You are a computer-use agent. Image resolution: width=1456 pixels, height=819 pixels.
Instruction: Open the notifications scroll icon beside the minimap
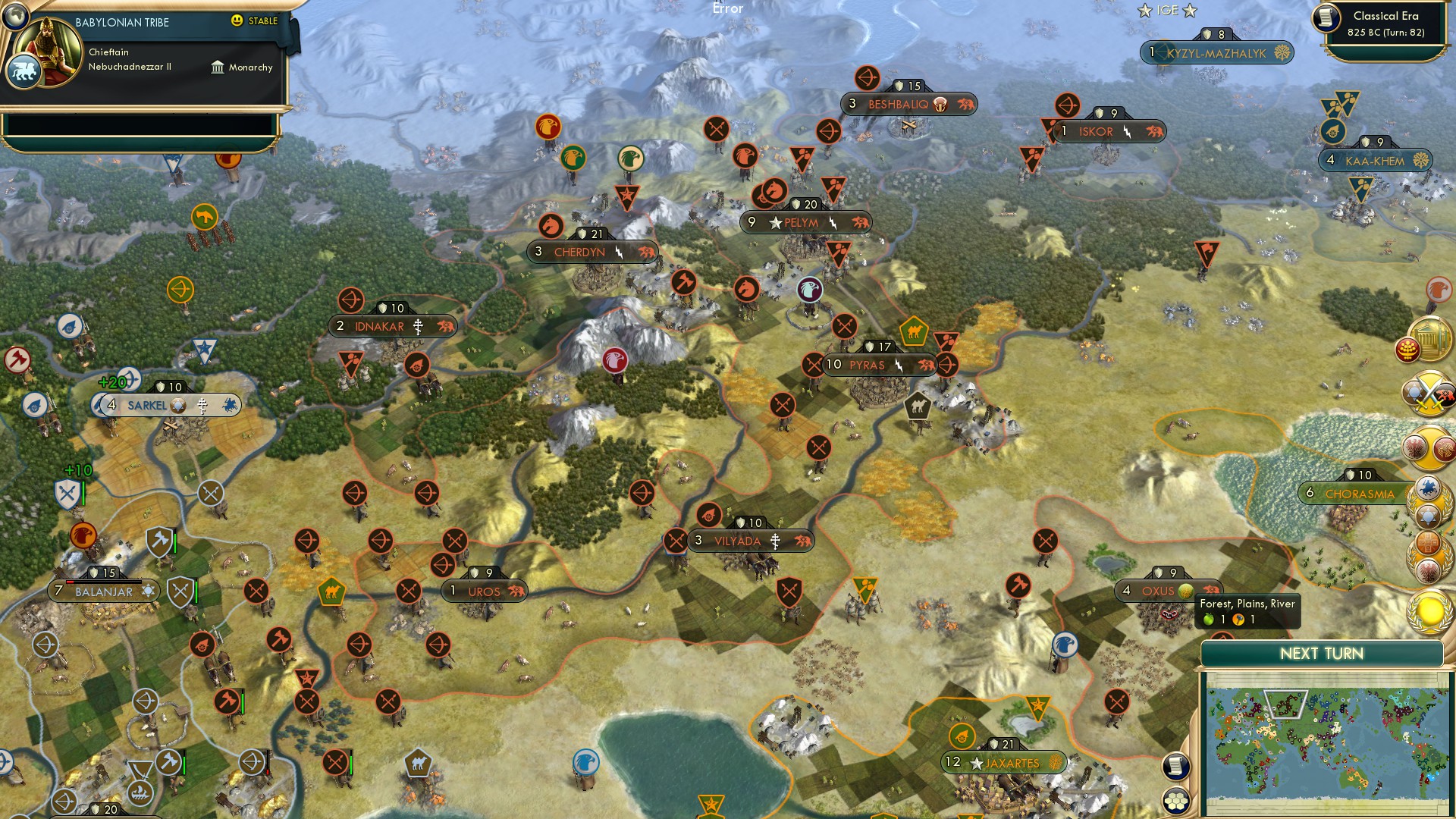pos(1176,767)
